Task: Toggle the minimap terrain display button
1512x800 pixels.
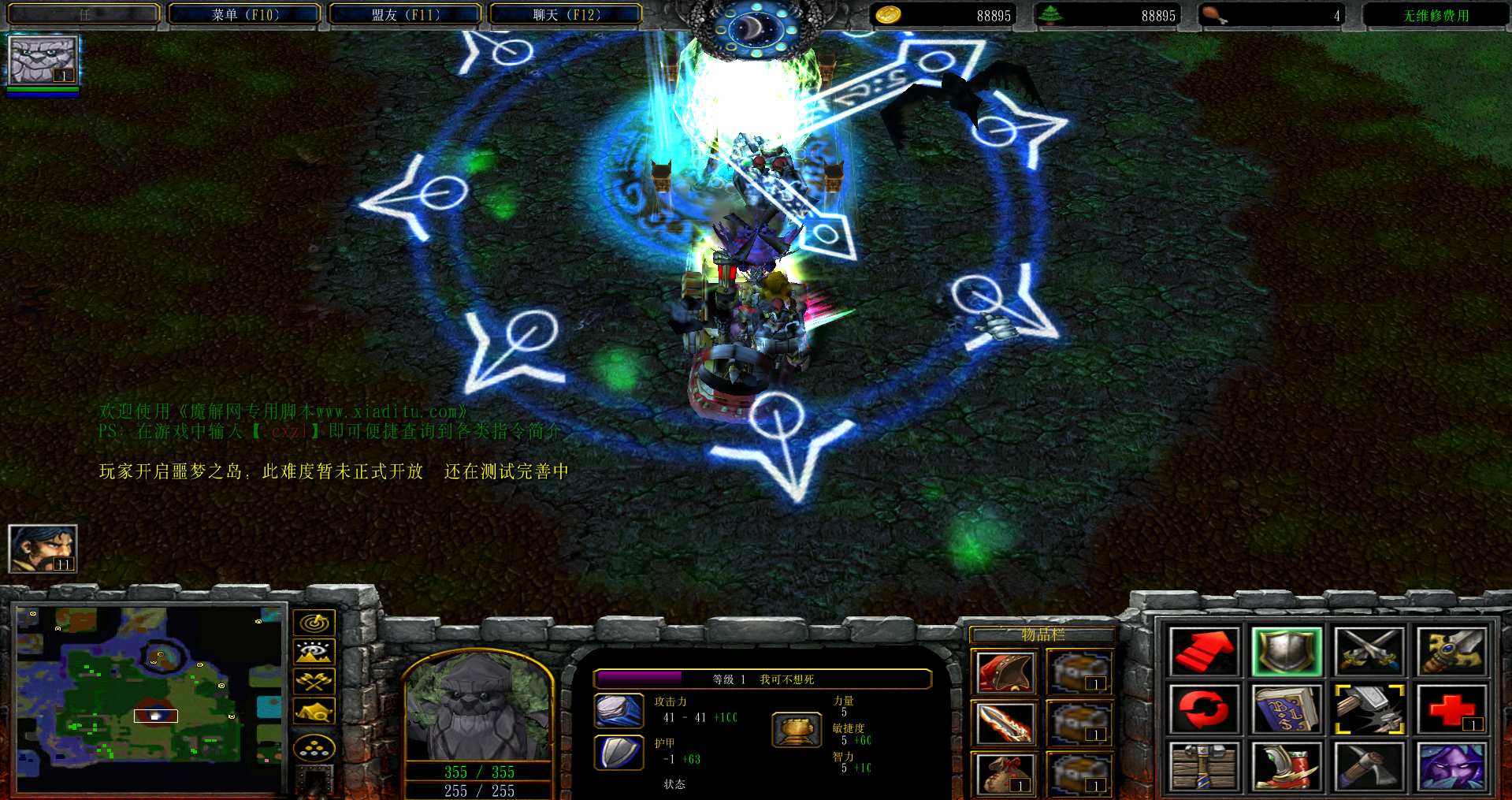Action: [314, 653]
